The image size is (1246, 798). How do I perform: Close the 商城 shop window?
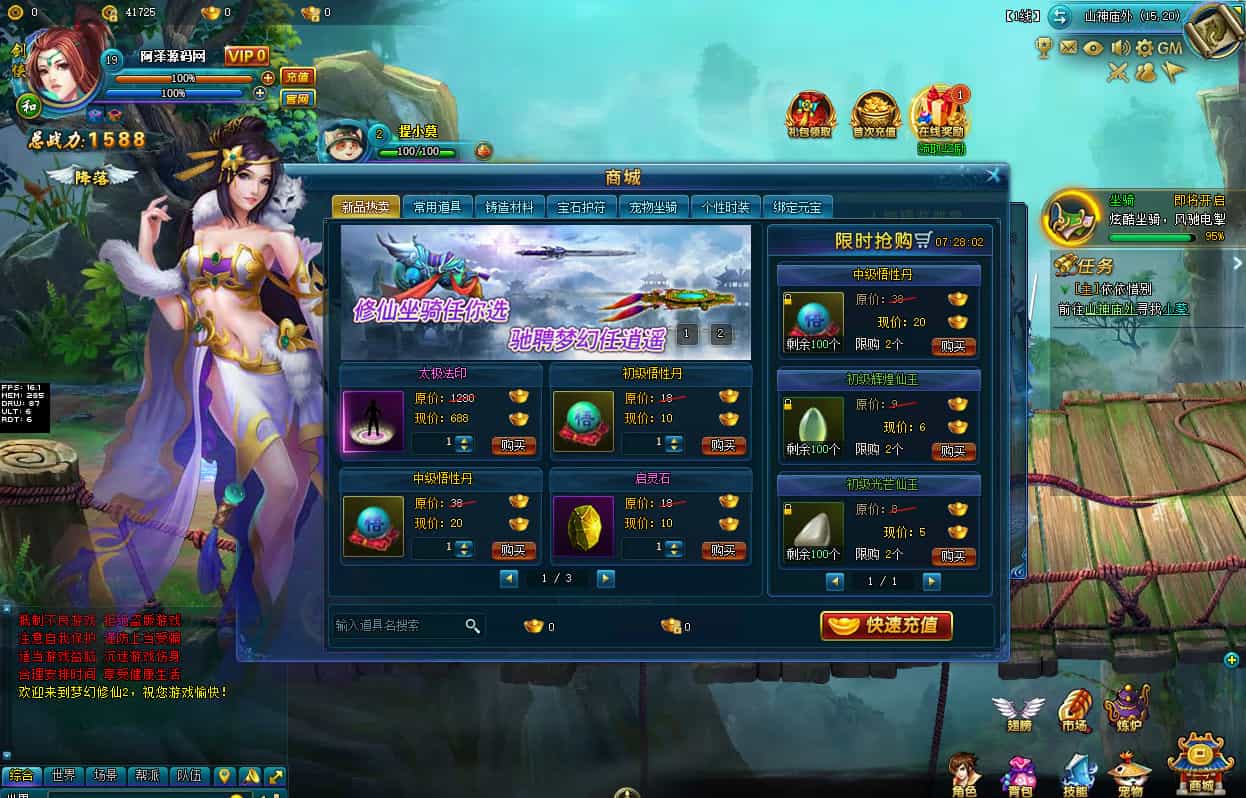pos(993,175)
